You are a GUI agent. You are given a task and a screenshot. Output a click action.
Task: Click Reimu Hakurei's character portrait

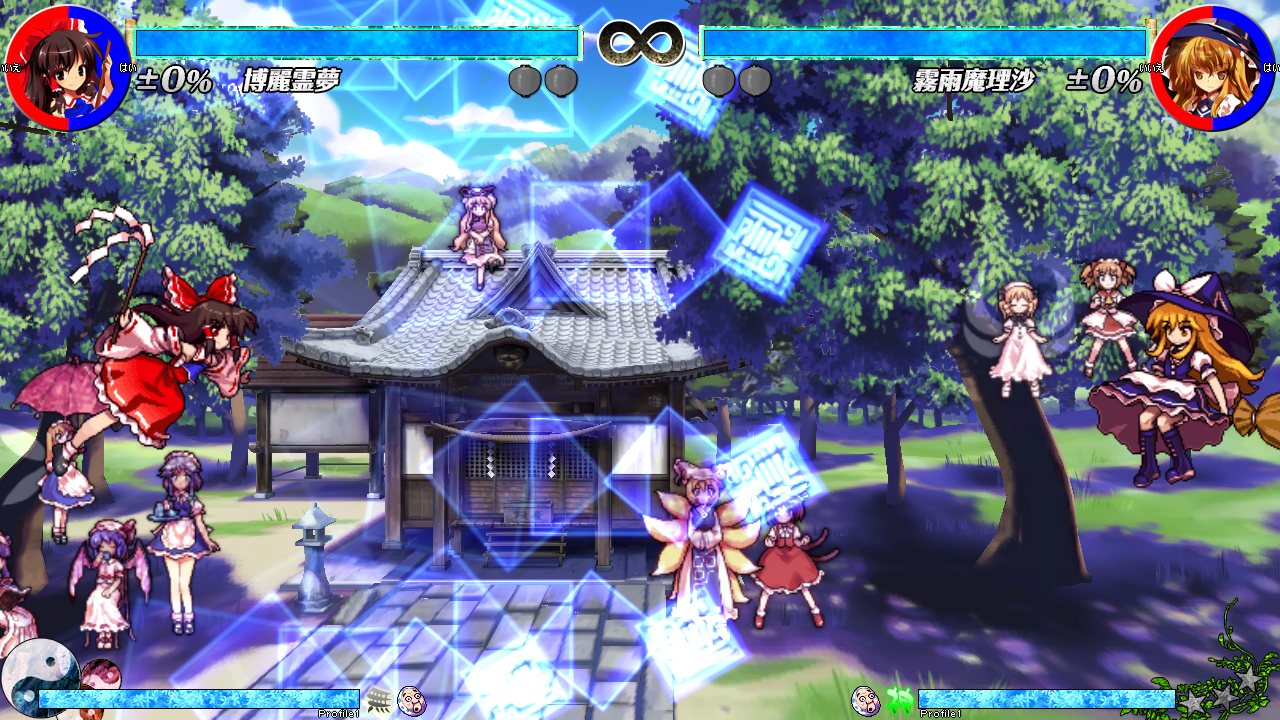[66, 68]
